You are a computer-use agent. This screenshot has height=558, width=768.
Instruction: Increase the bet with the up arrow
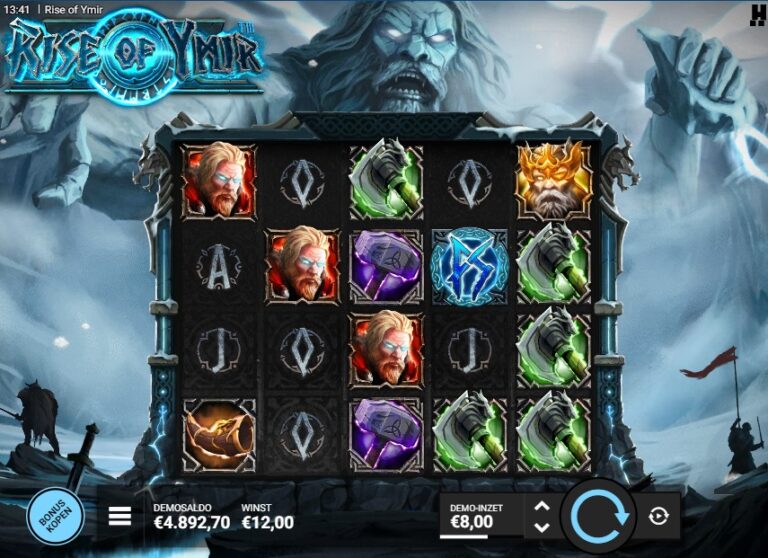[542, 506]
